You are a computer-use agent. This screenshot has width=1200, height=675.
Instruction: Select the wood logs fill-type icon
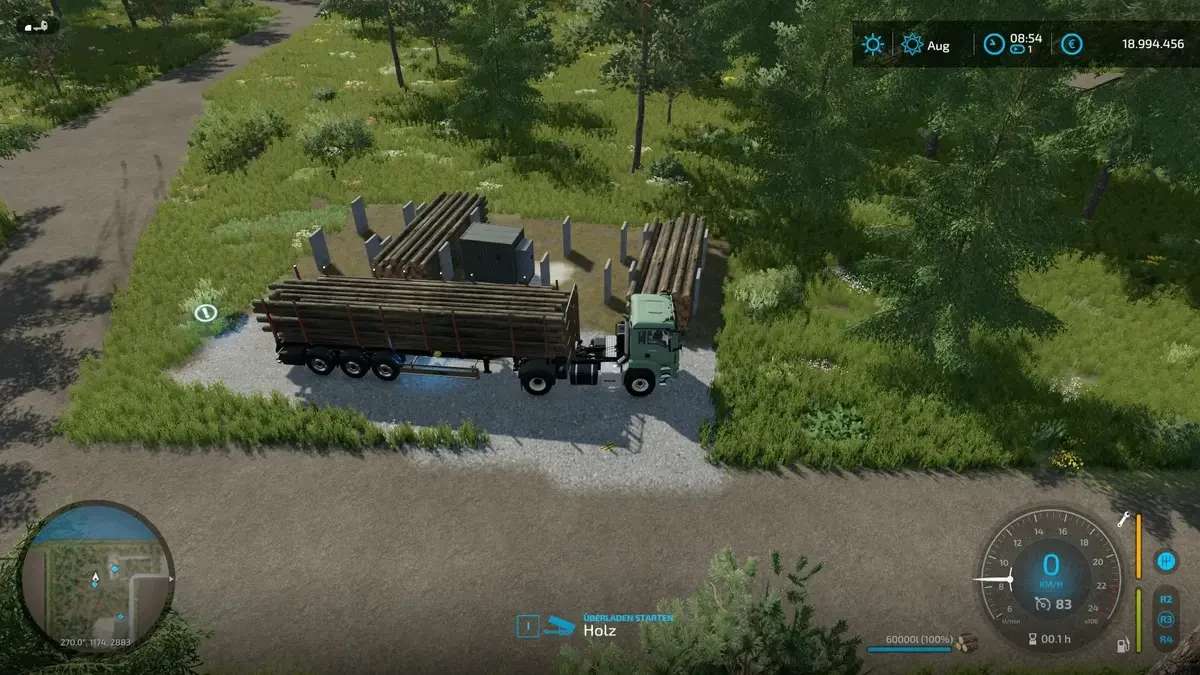965,643
